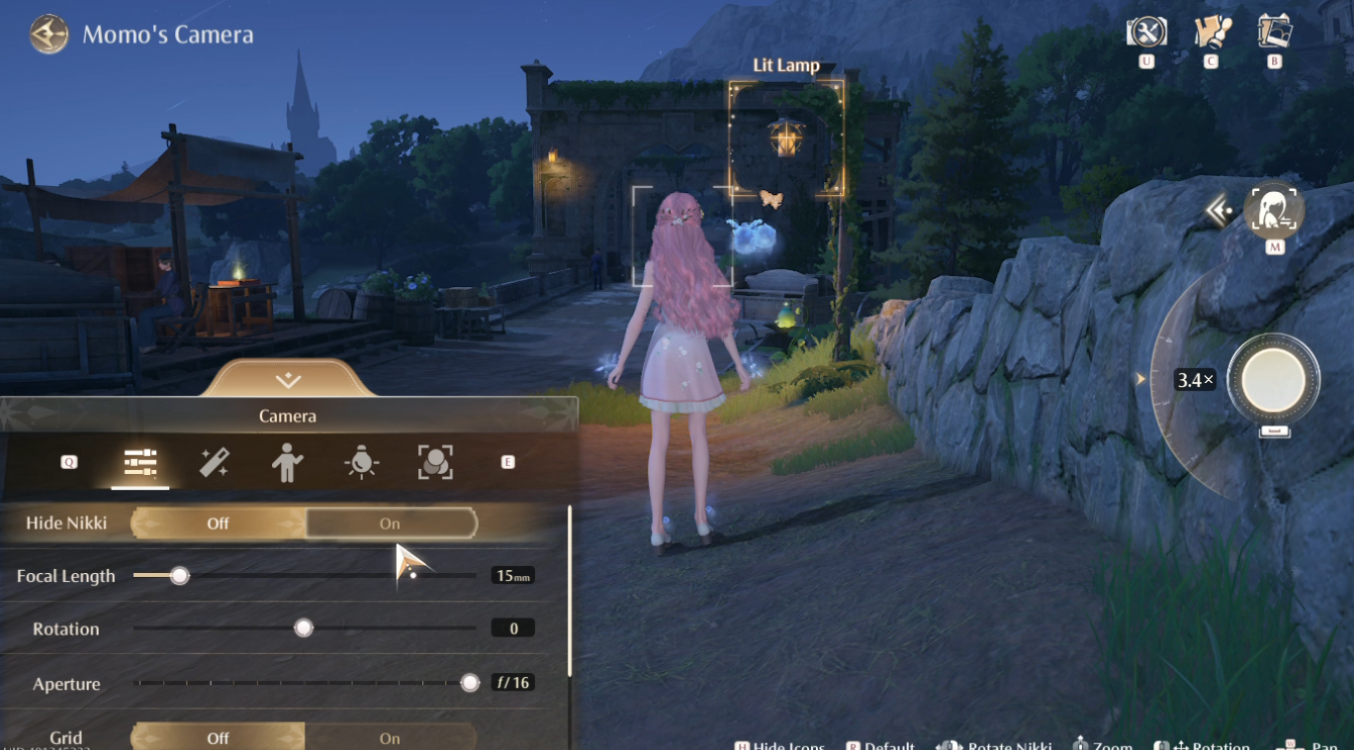This screenshot has width=1354, height=750.
Task: Open the camera tools wrench icon
Action: tap(1146, 32)
